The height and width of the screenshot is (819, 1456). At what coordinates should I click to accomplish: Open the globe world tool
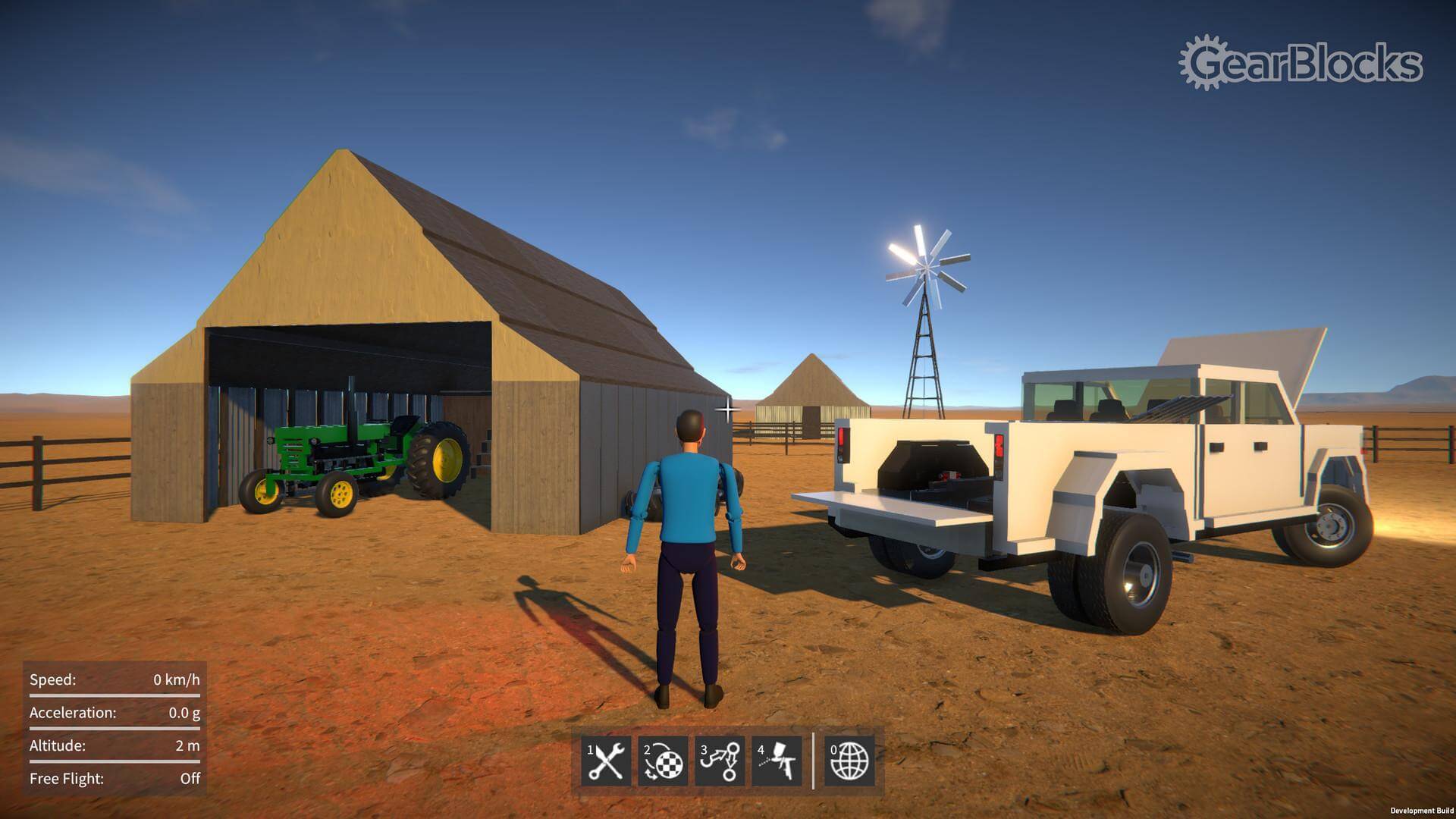[x=849, y=761]
